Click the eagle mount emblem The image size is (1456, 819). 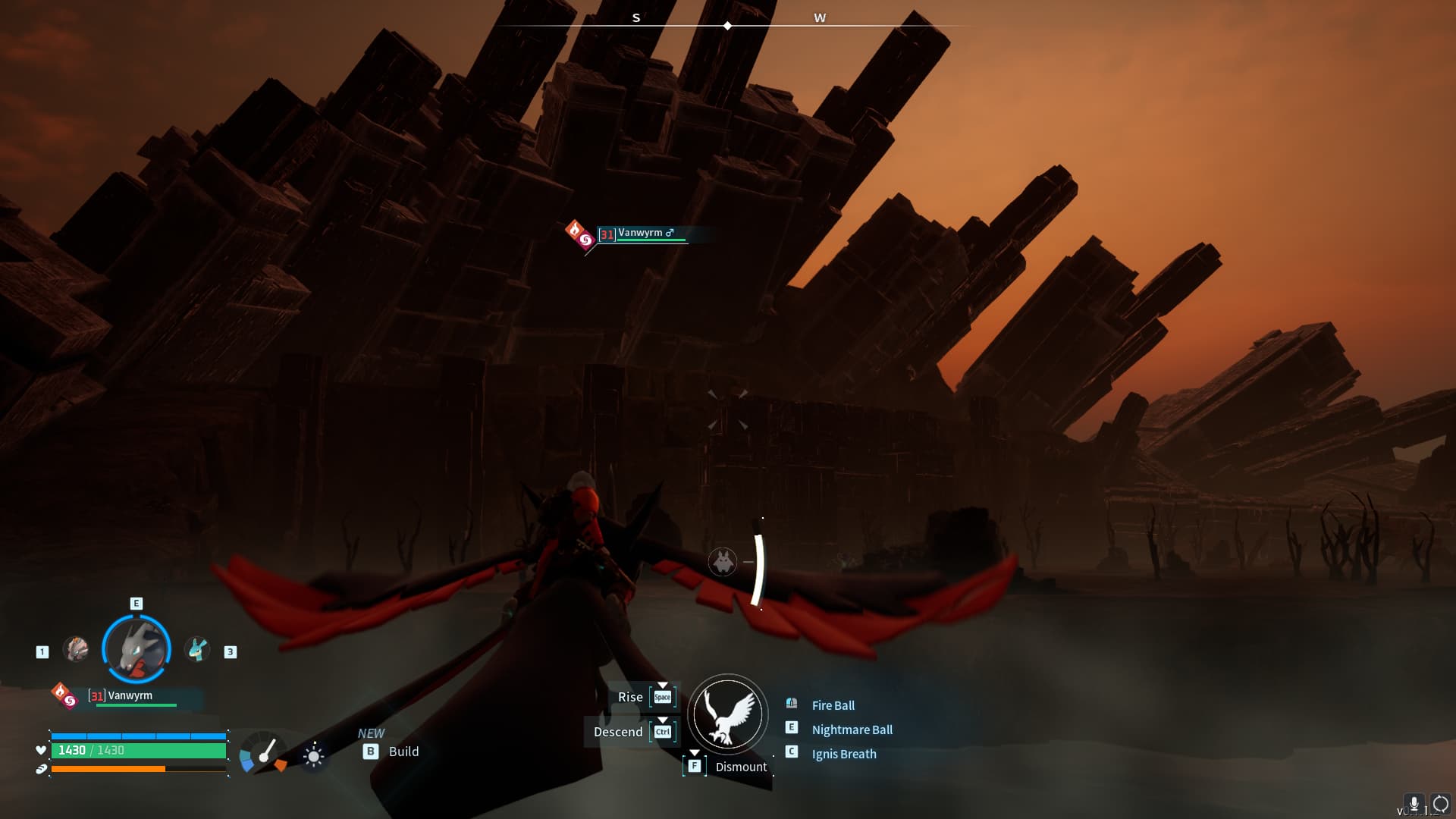point(728,714)
